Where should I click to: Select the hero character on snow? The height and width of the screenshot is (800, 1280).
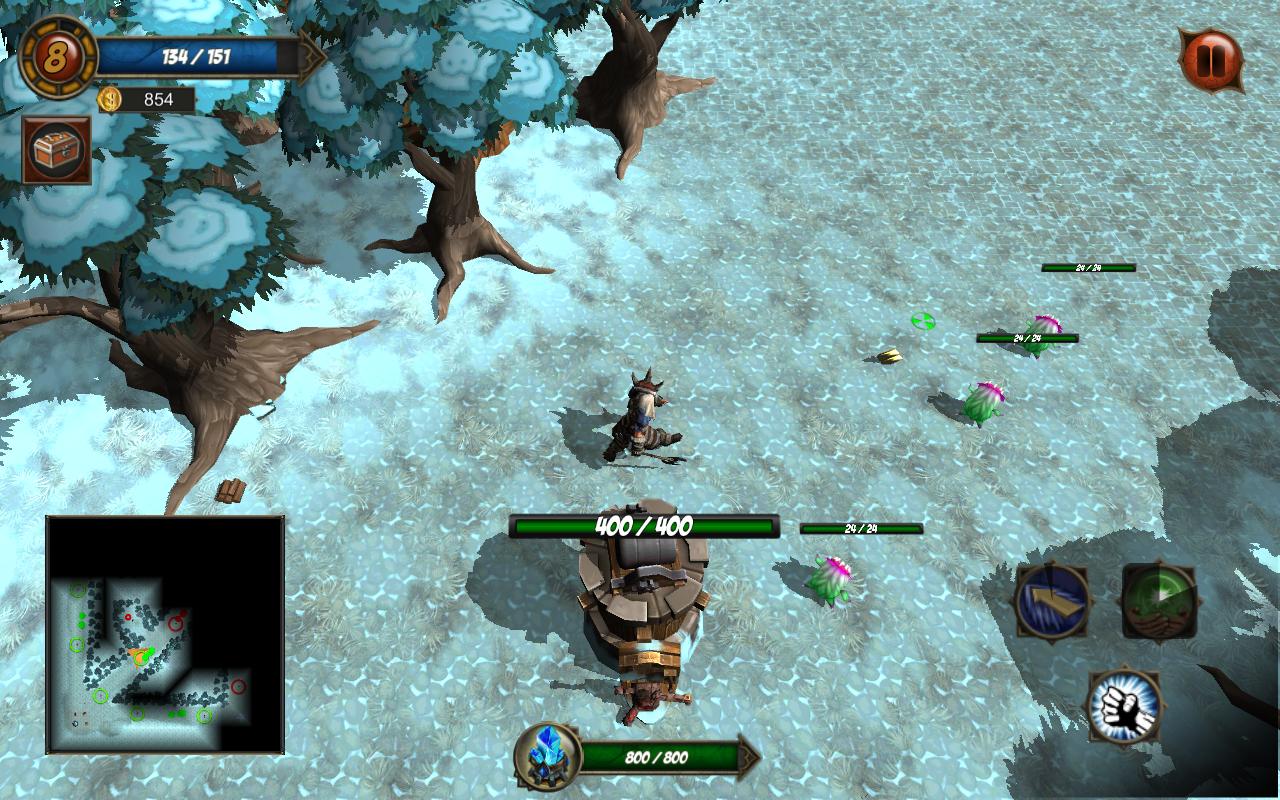[645, 420]
